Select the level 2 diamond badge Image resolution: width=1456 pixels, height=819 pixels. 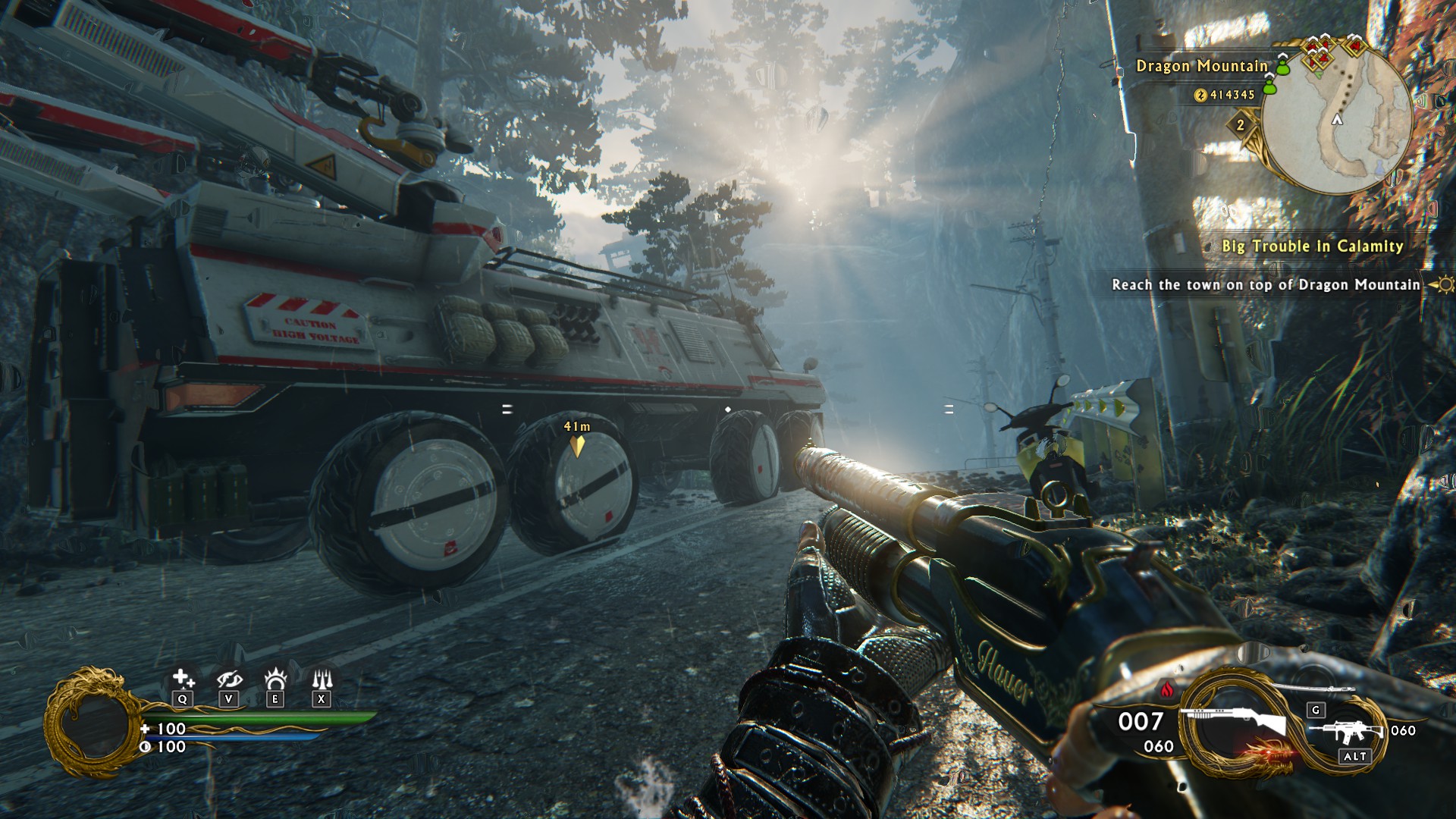pos(1241,125)
